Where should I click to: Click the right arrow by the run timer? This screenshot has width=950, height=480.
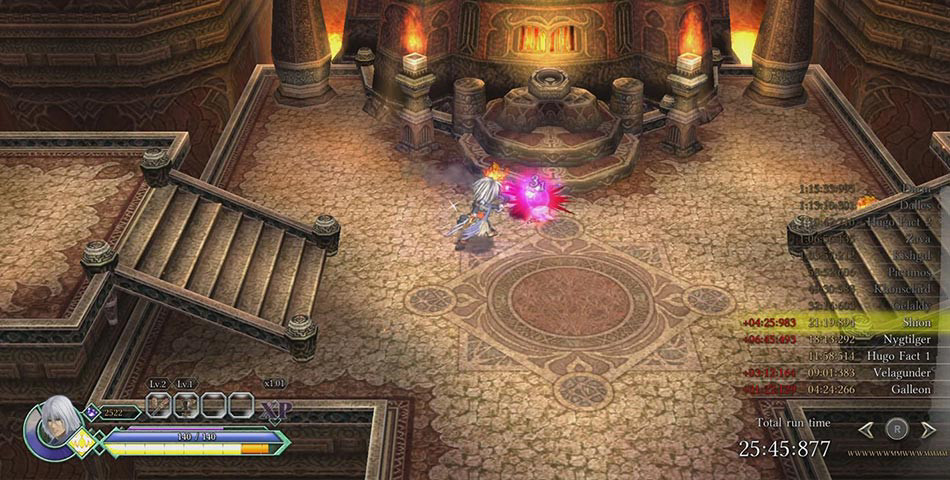929,429
